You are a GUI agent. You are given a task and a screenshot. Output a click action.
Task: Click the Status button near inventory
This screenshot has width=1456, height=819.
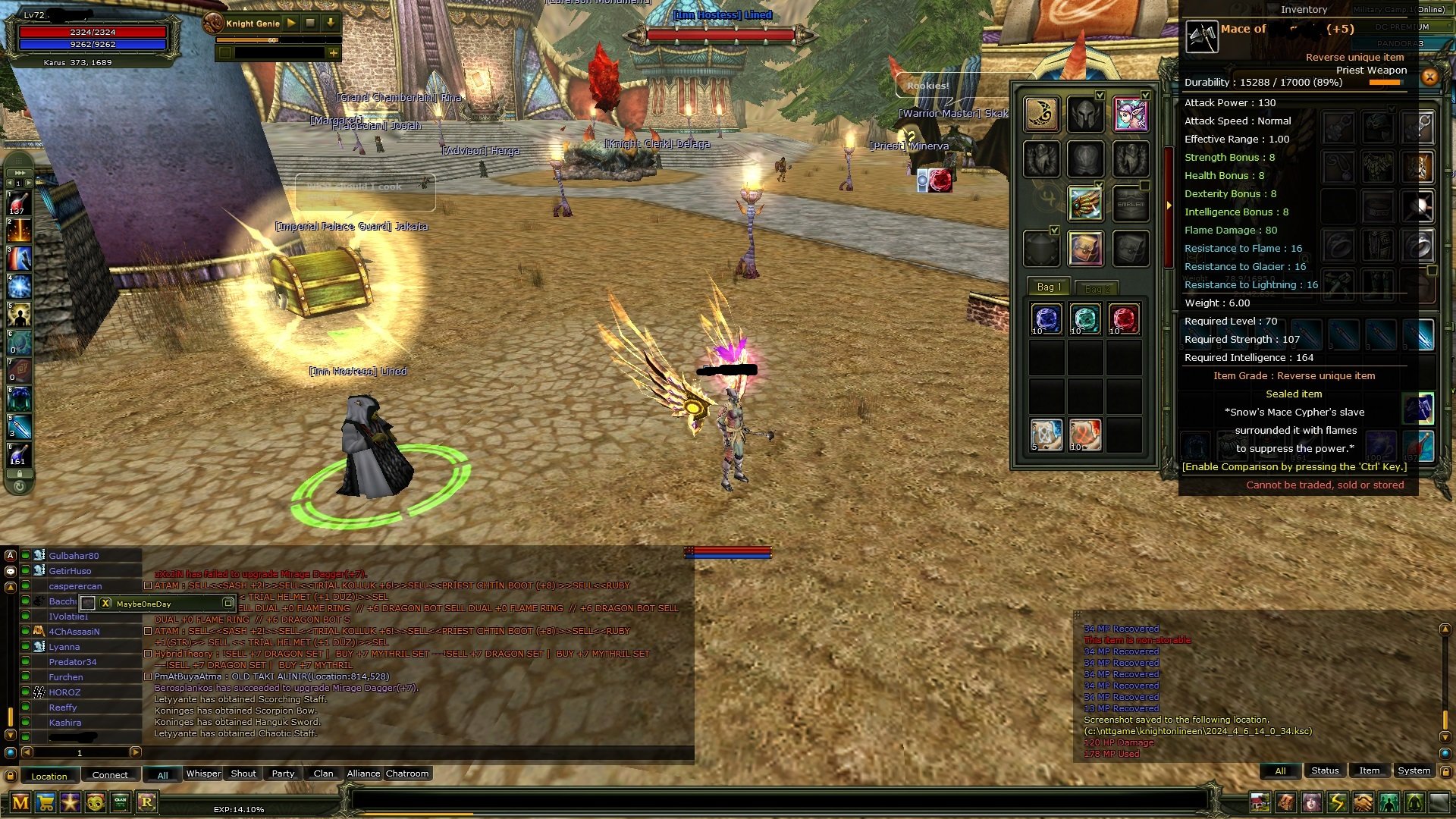pos(1325,770)
